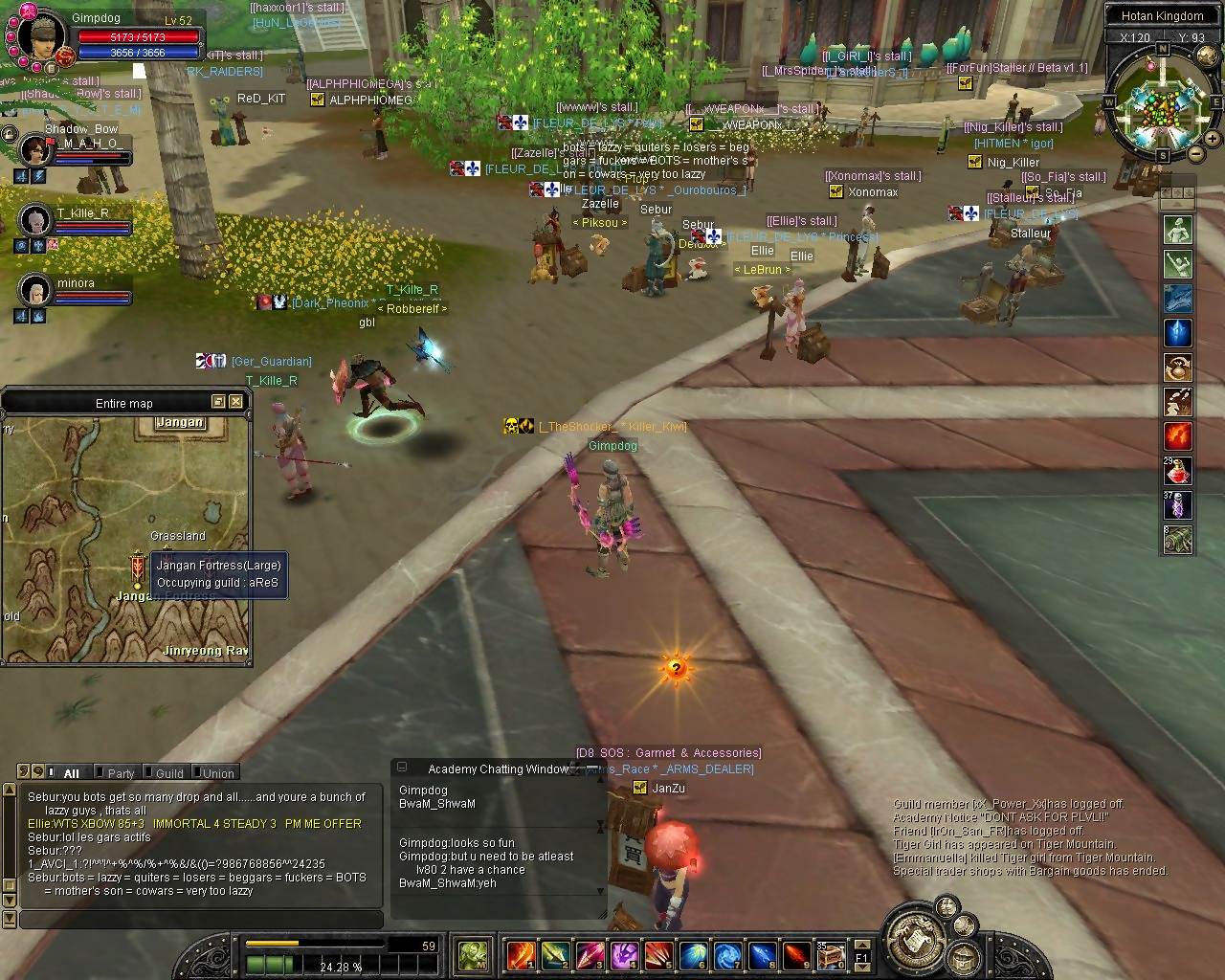Use the red health potion on side bar
Image resolution: width=1225 pixels, height=980 pixels.
(1177, 471)
